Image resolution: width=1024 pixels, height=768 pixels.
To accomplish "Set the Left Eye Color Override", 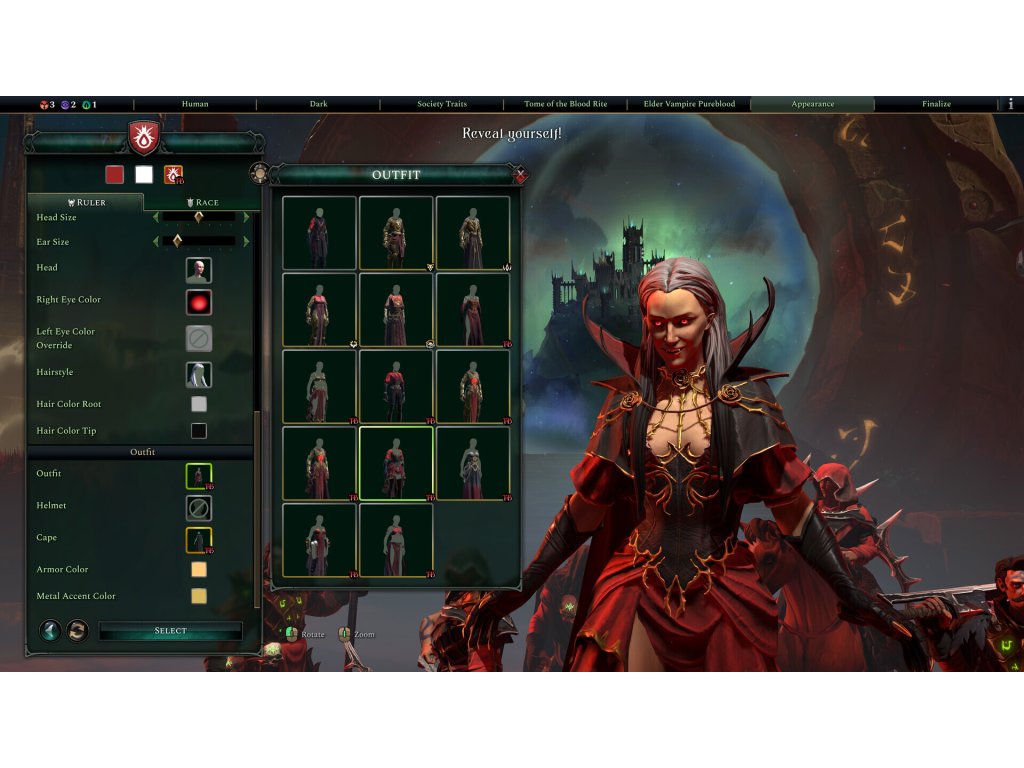I will (x=198, y=338).
